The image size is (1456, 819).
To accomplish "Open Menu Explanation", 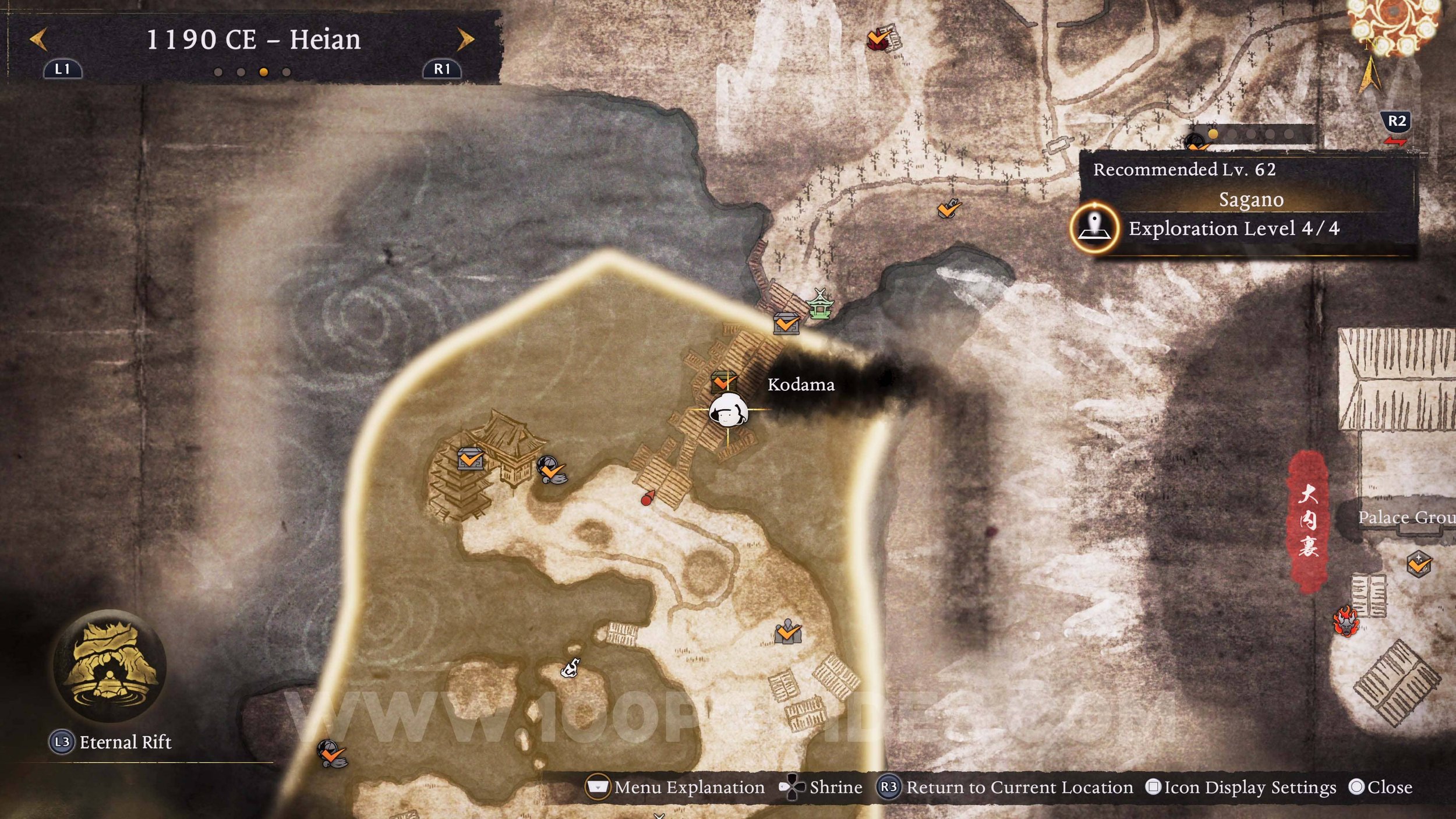I will [676, 788].
